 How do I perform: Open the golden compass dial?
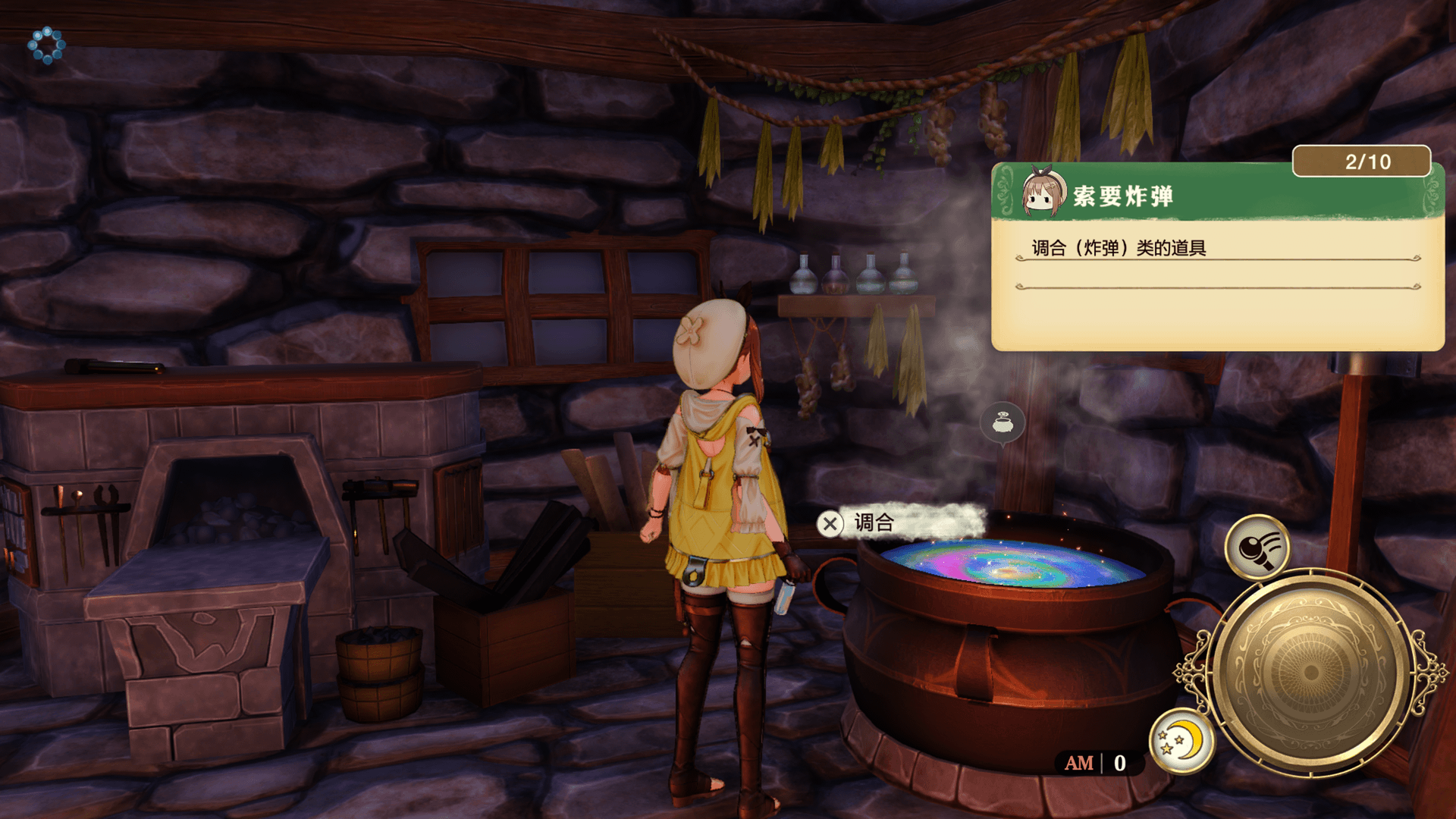(x=1309, y=671)
